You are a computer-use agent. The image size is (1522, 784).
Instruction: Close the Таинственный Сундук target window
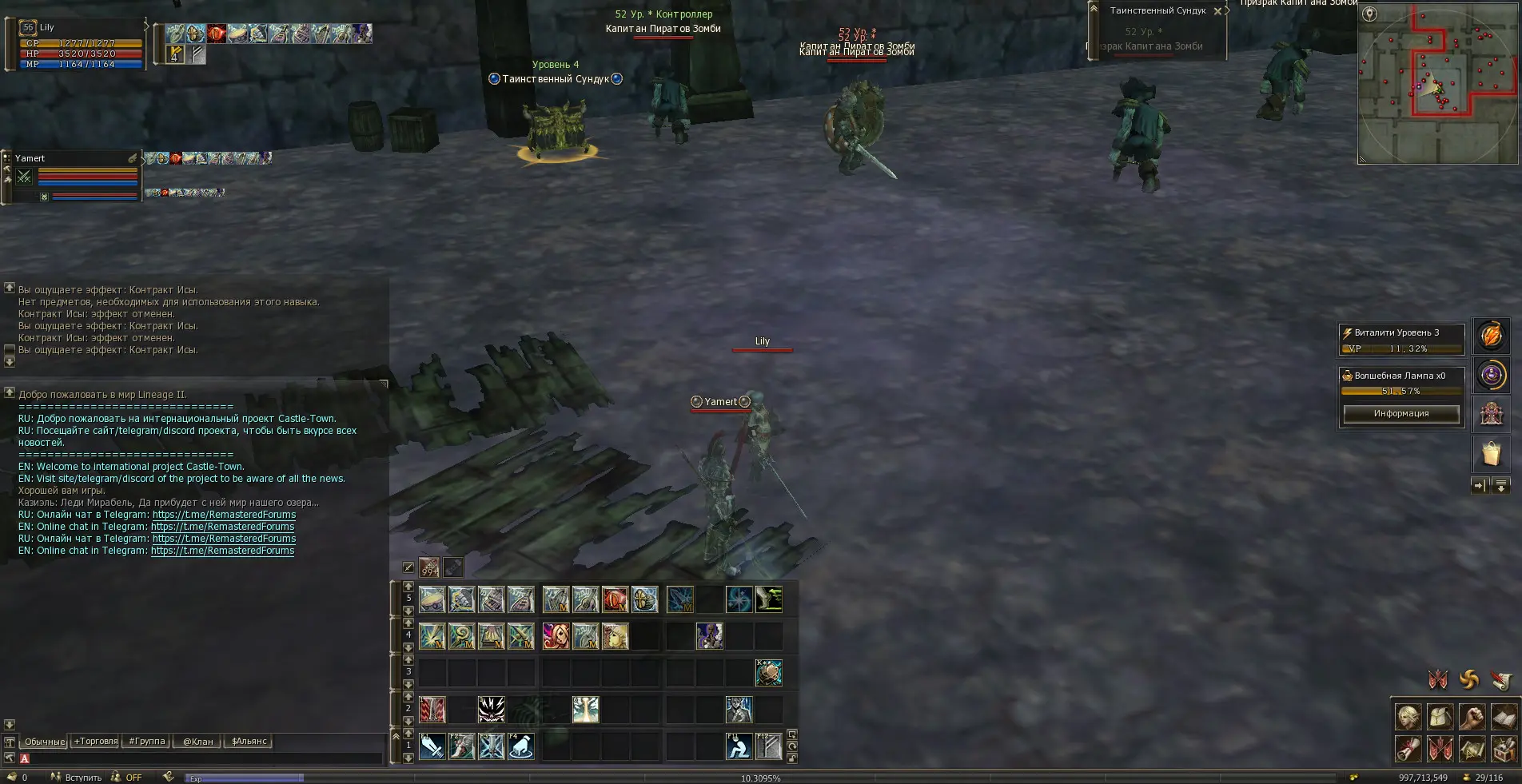(x=1217, y=11)
